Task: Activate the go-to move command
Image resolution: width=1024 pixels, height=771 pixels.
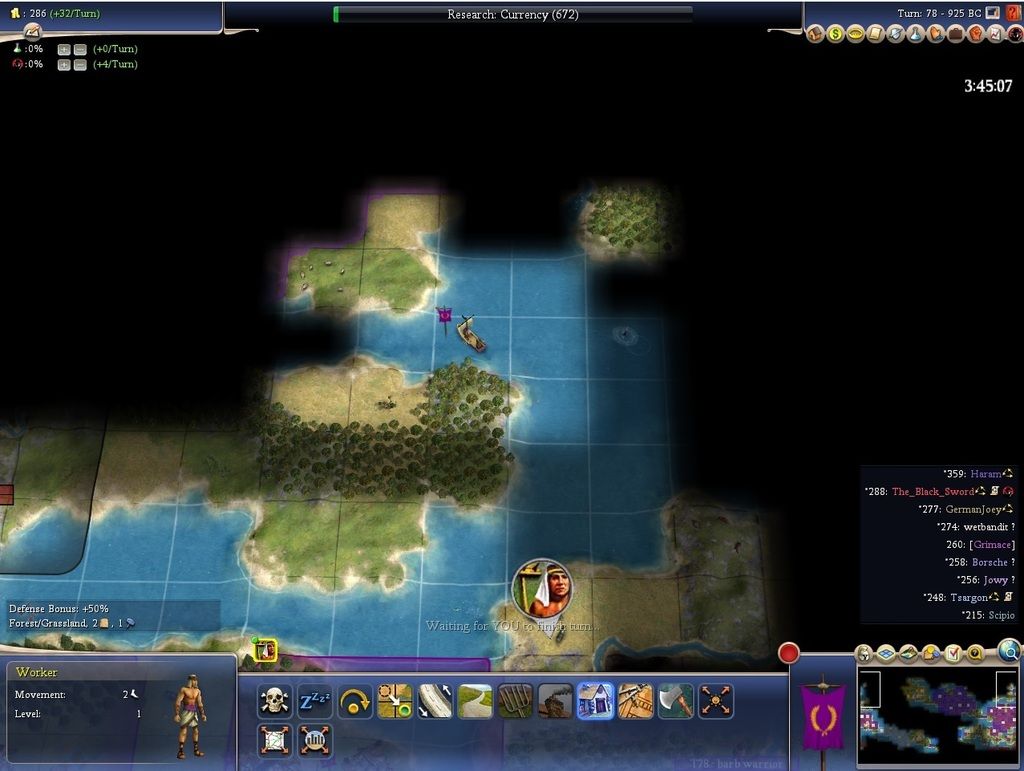Action: [395, 701]
